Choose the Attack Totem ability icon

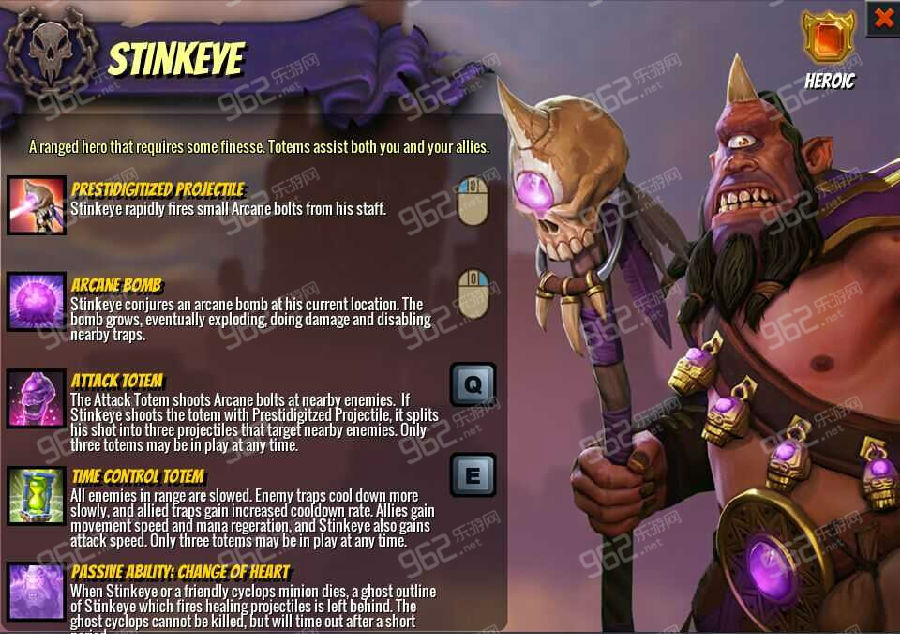point(37,398)
